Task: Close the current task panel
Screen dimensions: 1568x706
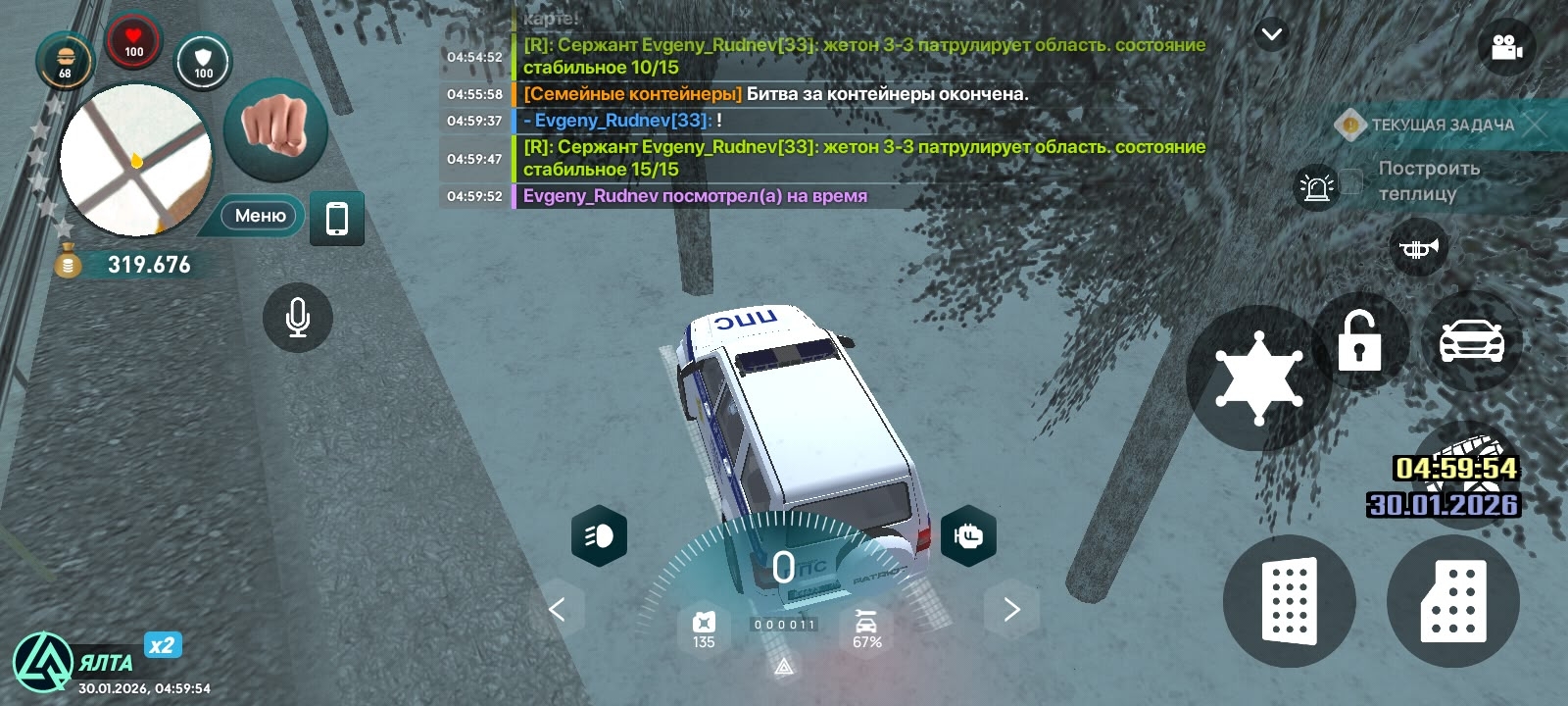Action: [x=1535, y=124]
